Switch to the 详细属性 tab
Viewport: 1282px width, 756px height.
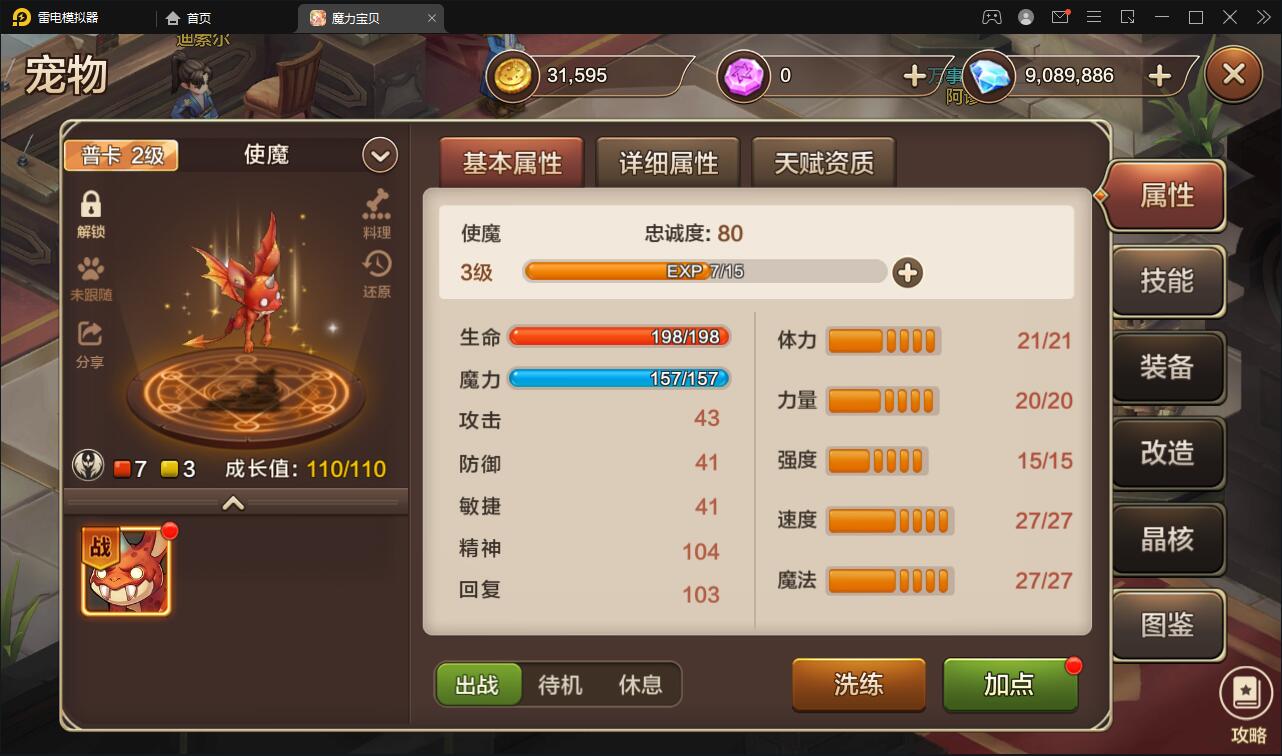tap(667, 162)
